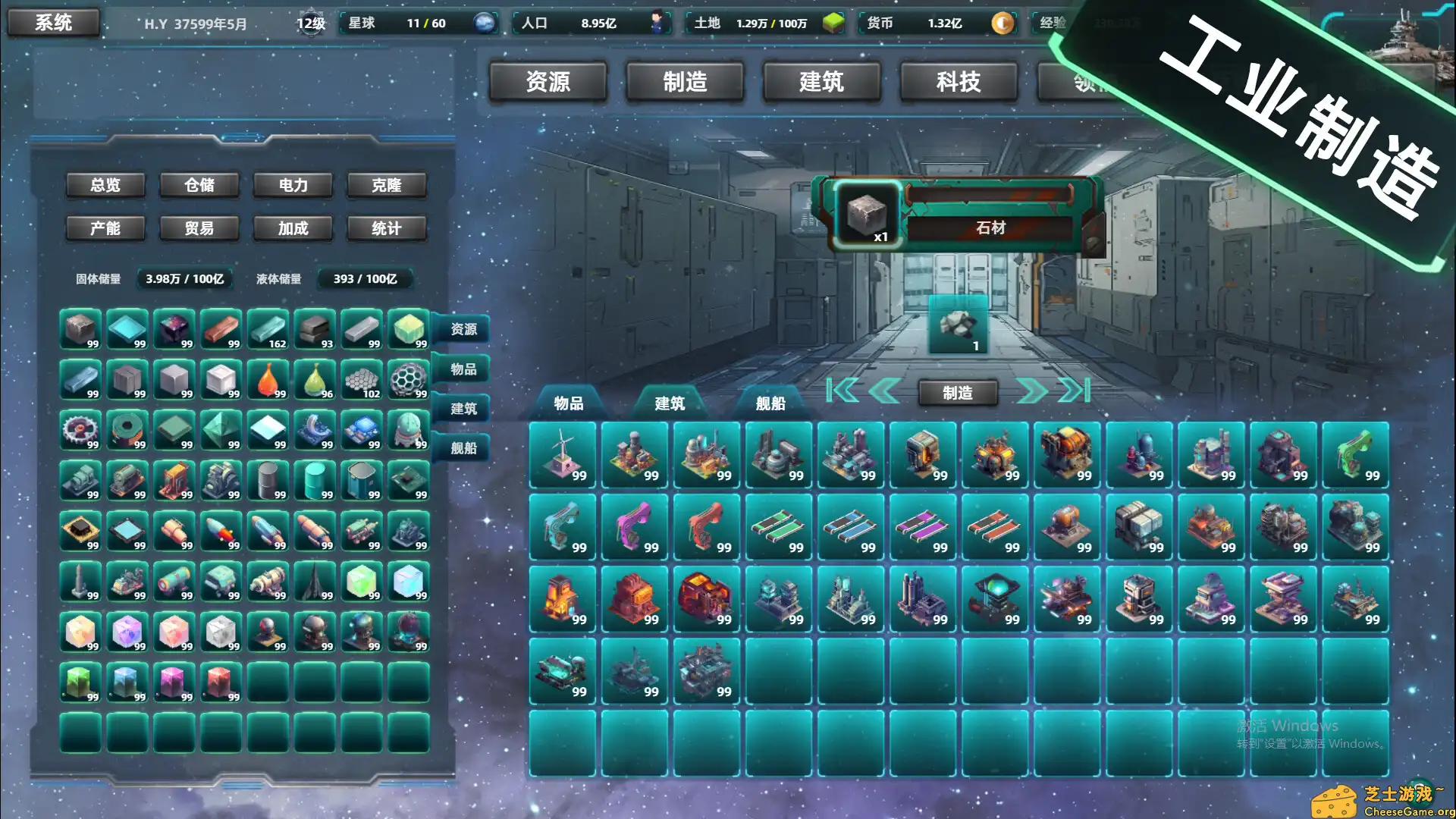Select the rocket item icon in left inventory

point(221,531)
